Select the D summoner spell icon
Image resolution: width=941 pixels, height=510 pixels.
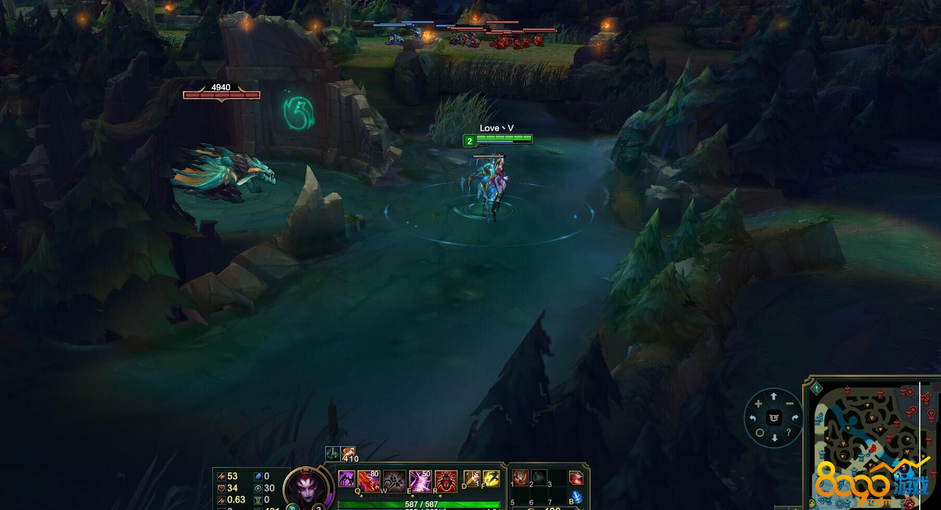click(472, 479)
